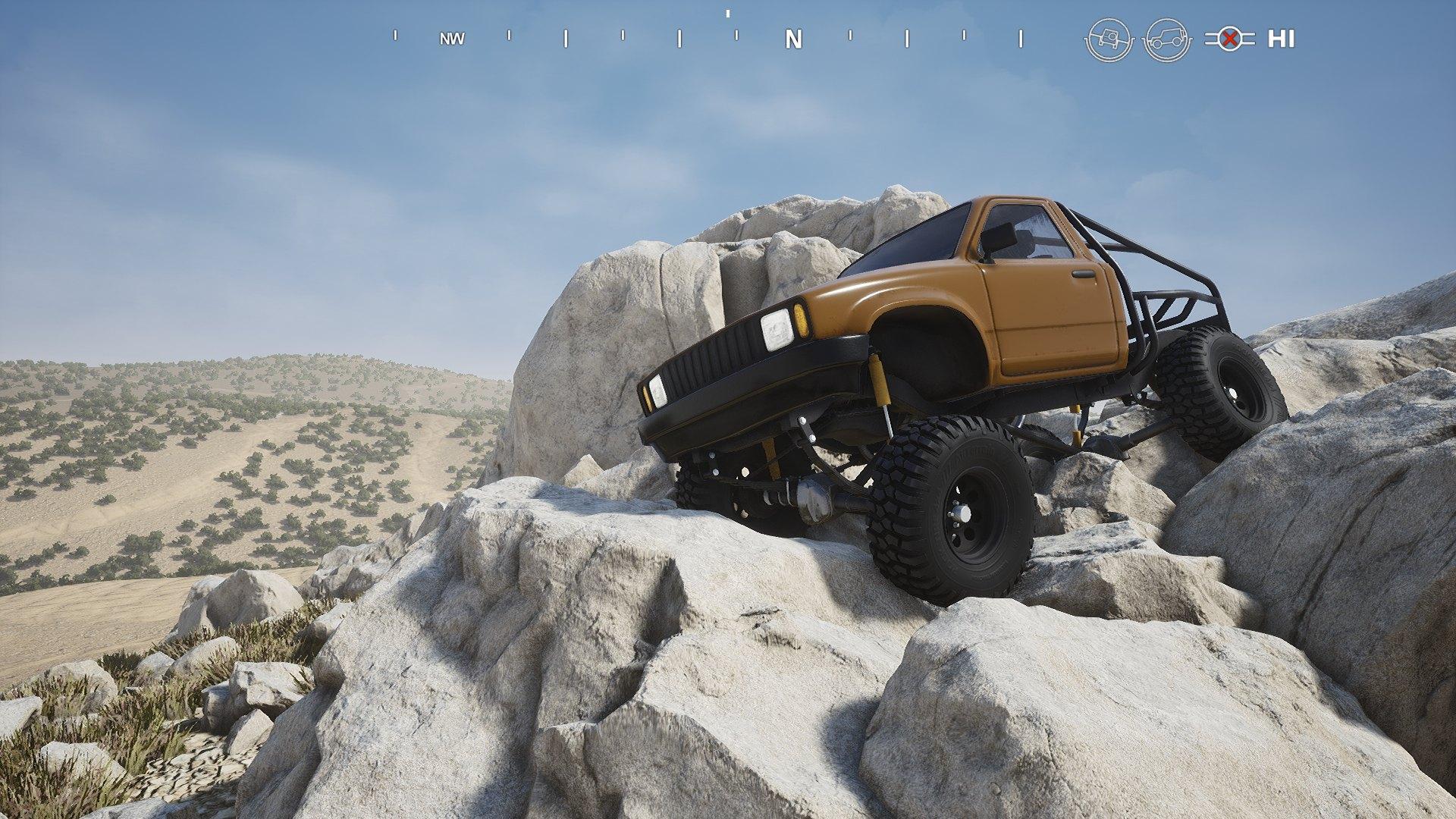This screenshot has width=1456, height=819.
Task: Toggle the differential lock status indicator
Action: (1228, 38)
